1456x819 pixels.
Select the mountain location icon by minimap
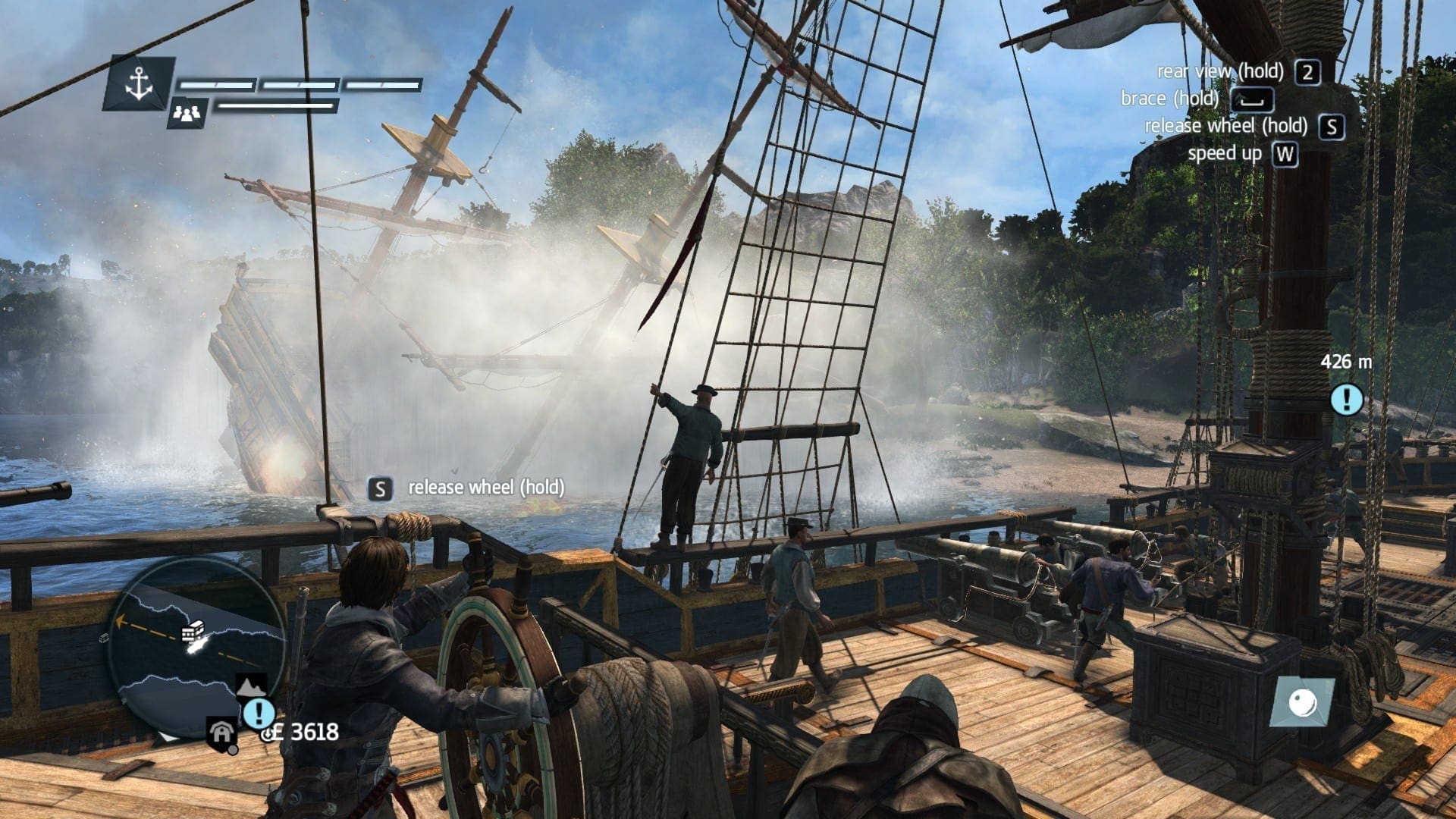click(x=252, y=686)
